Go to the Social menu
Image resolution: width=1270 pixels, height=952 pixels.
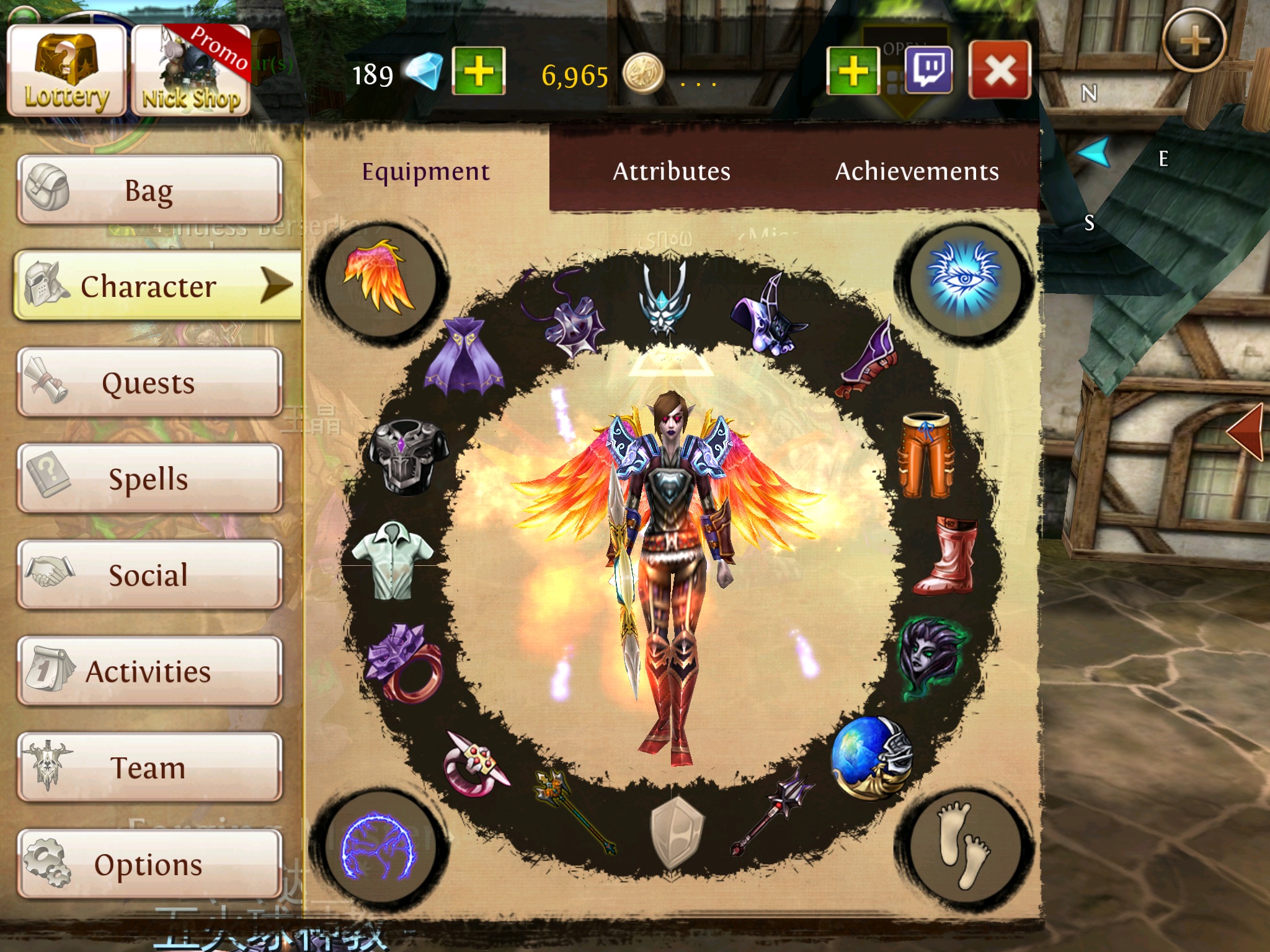click(149, 575)
